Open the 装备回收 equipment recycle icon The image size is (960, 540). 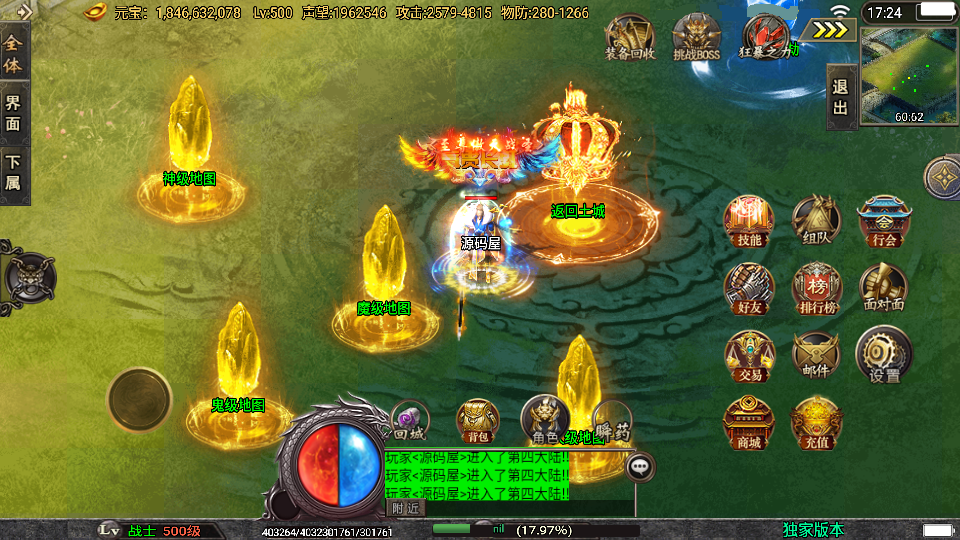(630, 37)
